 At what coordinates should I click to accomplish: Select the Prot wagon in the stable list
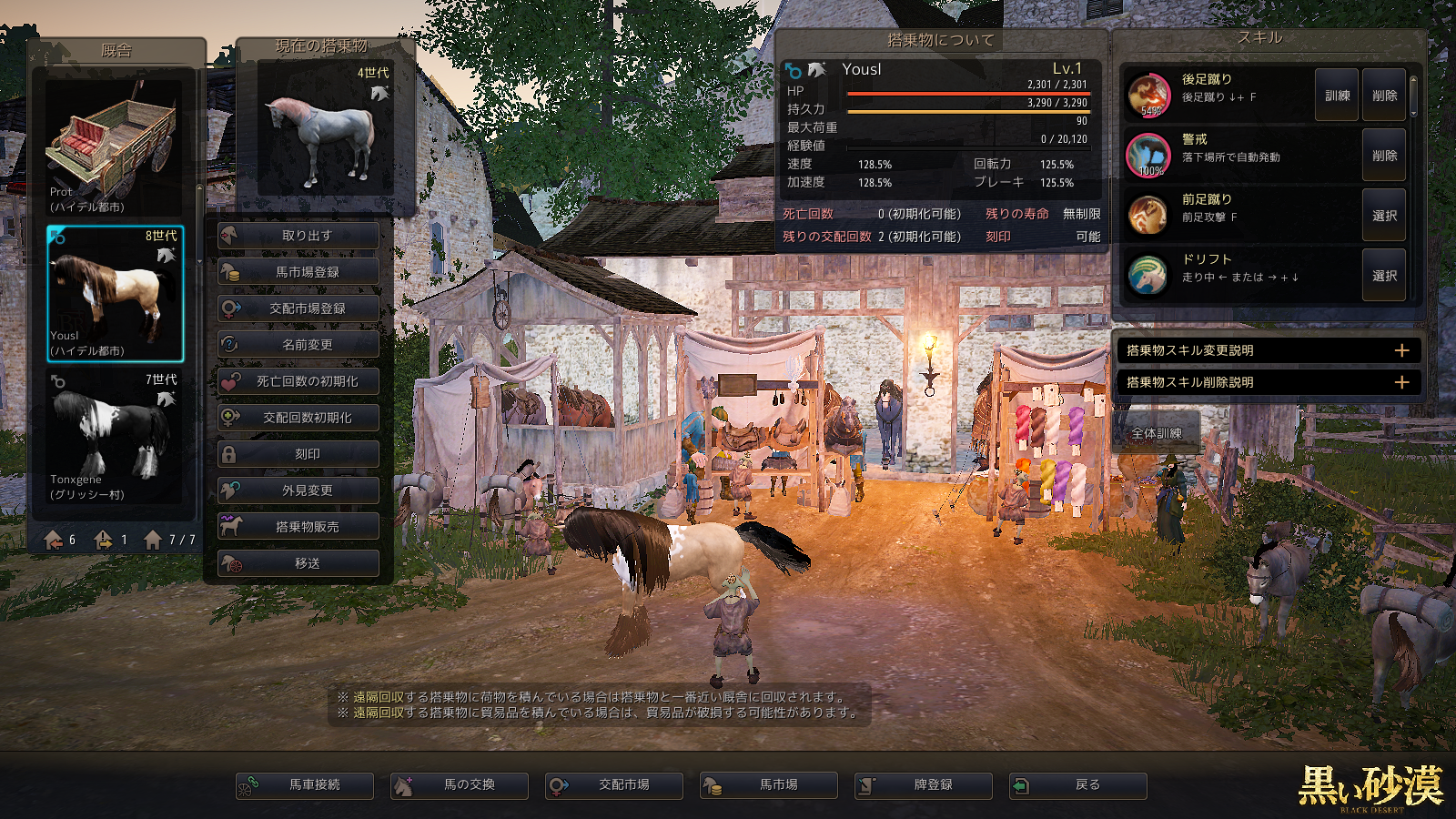tap(114, 146)
